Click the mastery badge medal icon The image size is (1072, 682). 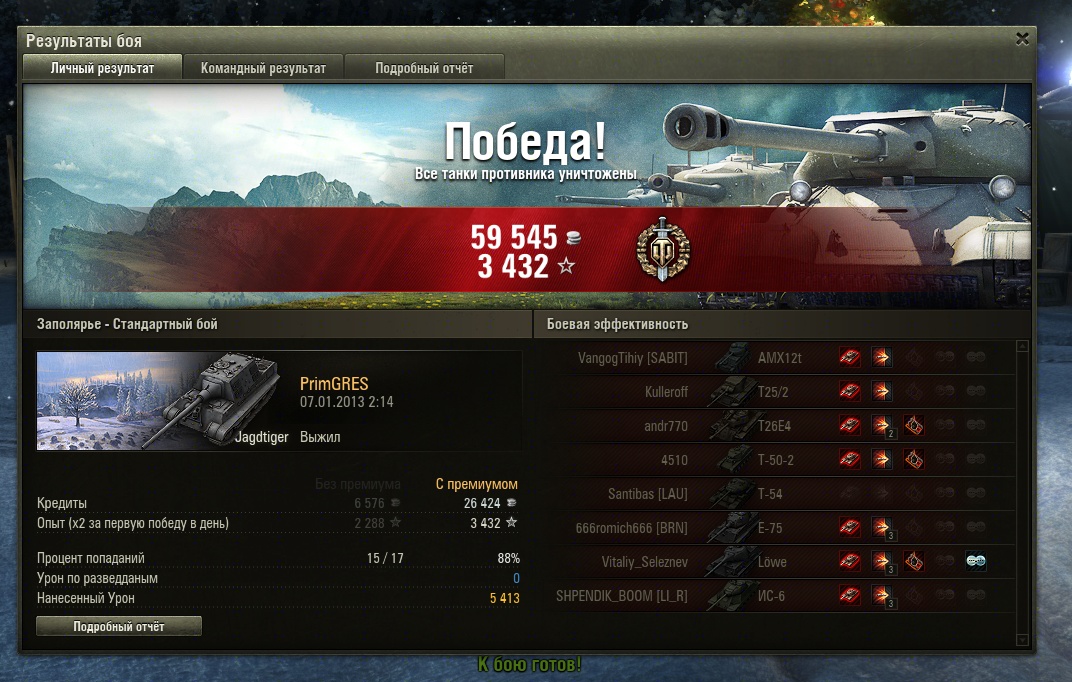[x=662, y=252]
